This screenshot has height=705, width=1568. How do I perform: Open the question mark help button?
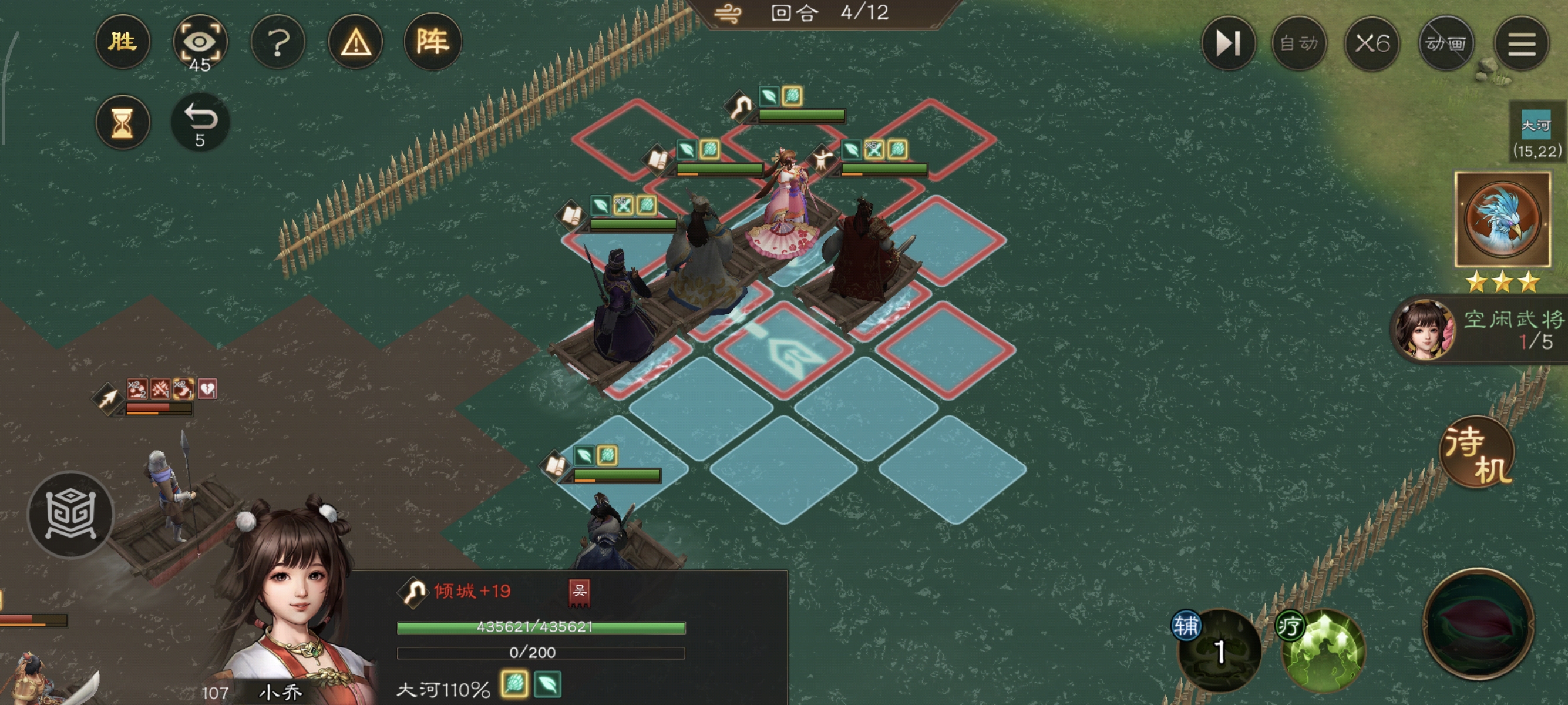pos(278,43)
